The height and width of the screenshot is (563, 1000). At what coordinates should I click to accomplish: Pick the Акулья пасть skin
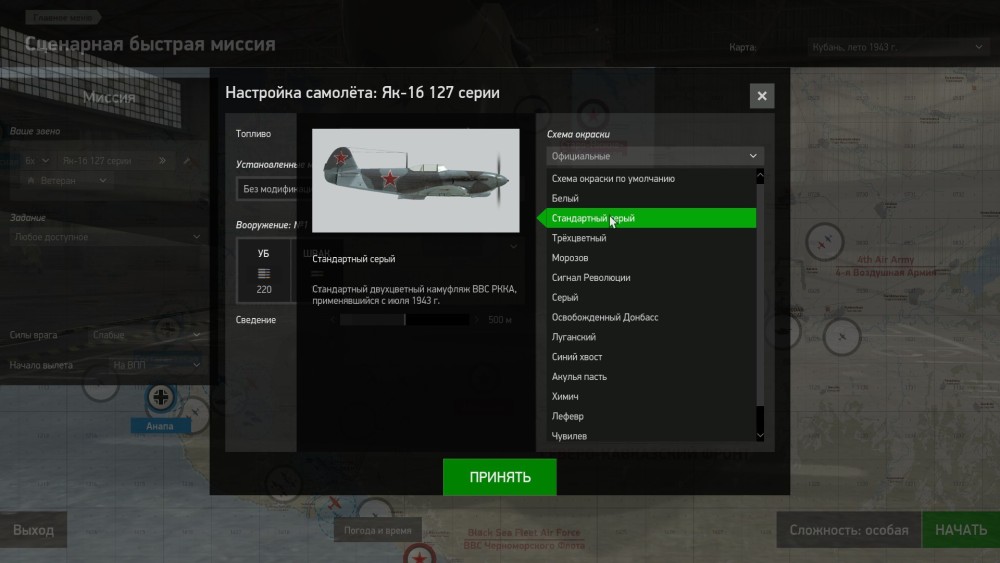point(579,377)
